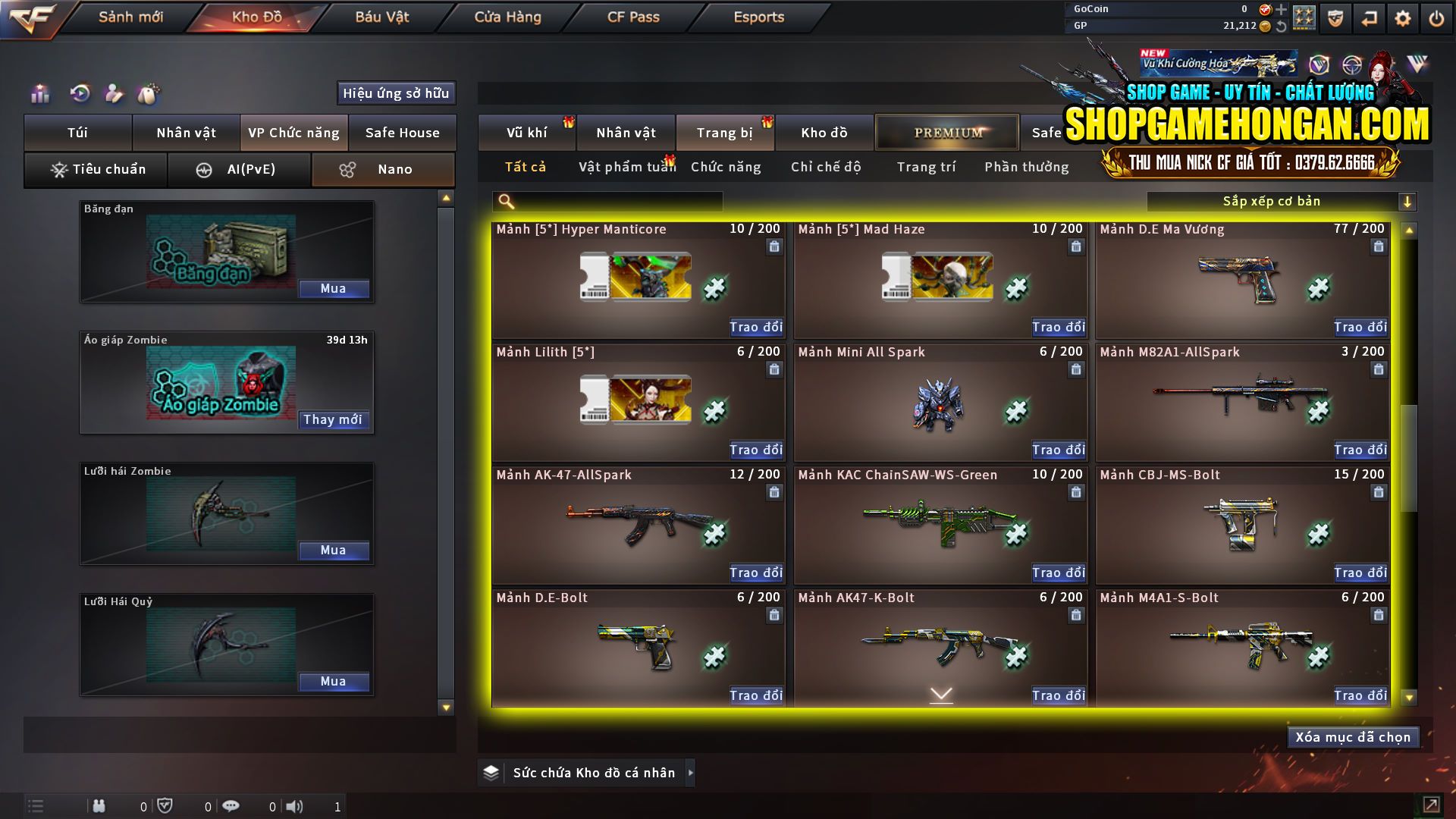The width and height of the screenshot is (1456, 819).
Task: Click the return arrow icon top right
Action: click(1369, 18)
